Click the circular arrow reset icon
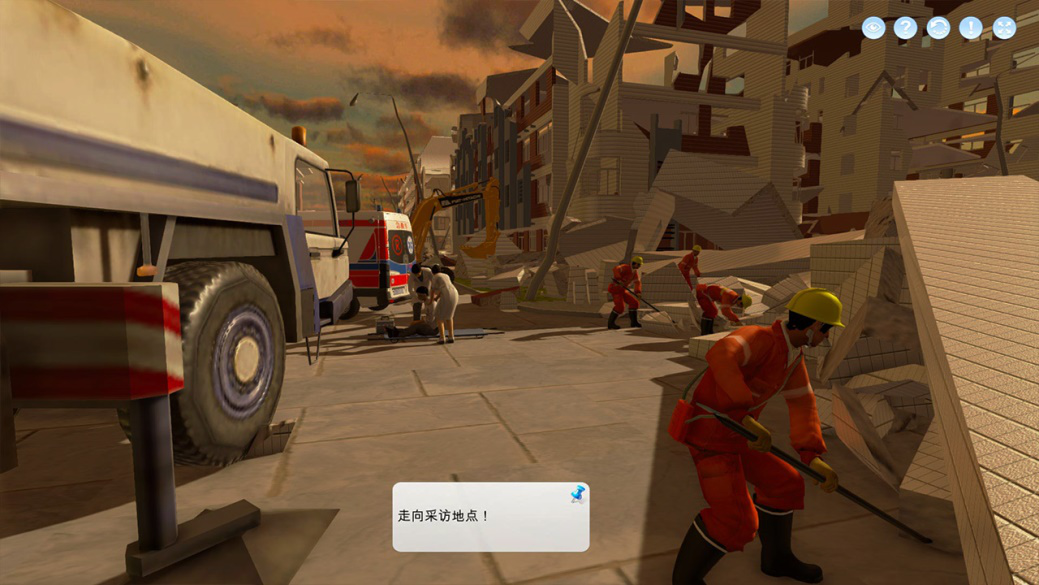The width and height of the screenshot is (1039, 585). [x=938, y=28]
